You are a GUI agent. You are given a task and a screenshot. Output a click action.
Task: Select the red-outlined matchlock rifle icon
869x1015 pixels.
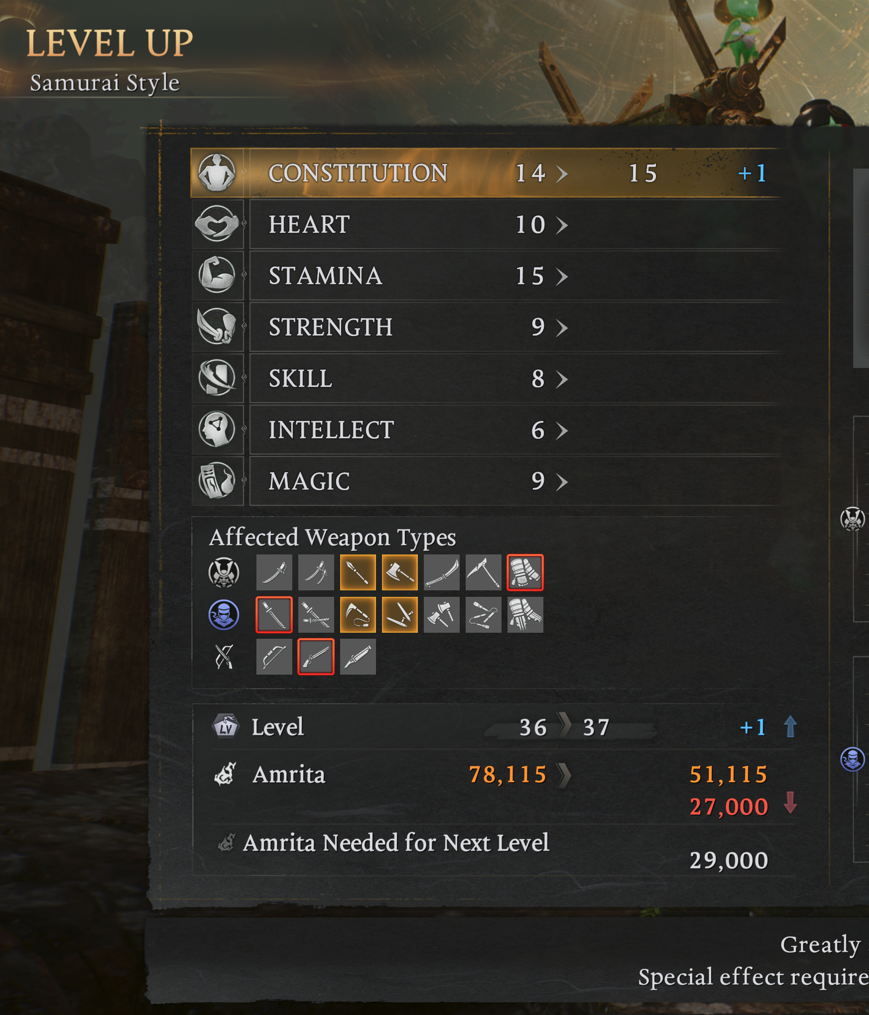coord(316,657)
